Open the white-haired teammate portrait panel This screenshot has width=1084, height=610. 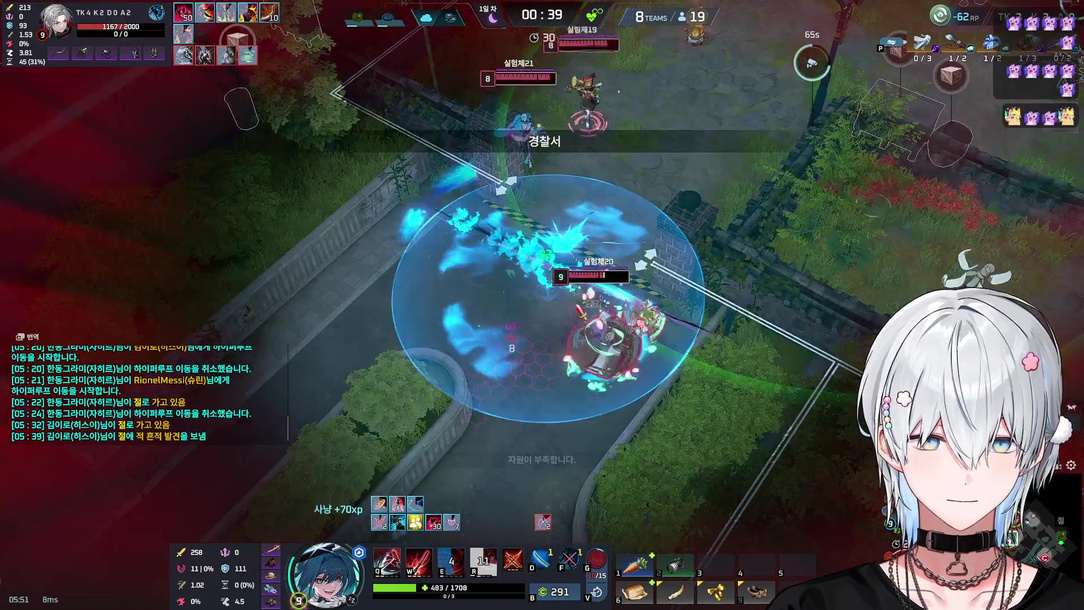(55, 21)
